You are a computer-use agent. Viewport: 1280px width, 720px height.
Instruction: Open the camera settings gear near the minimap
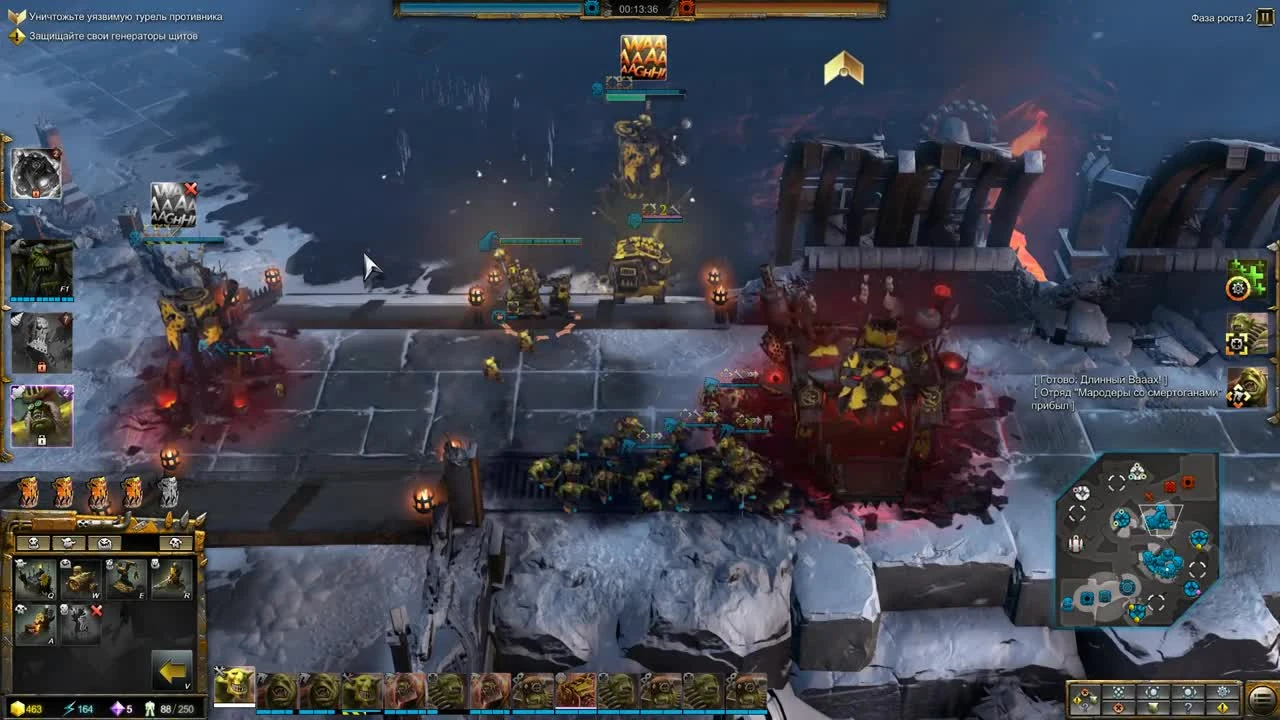pos(1221,692)
